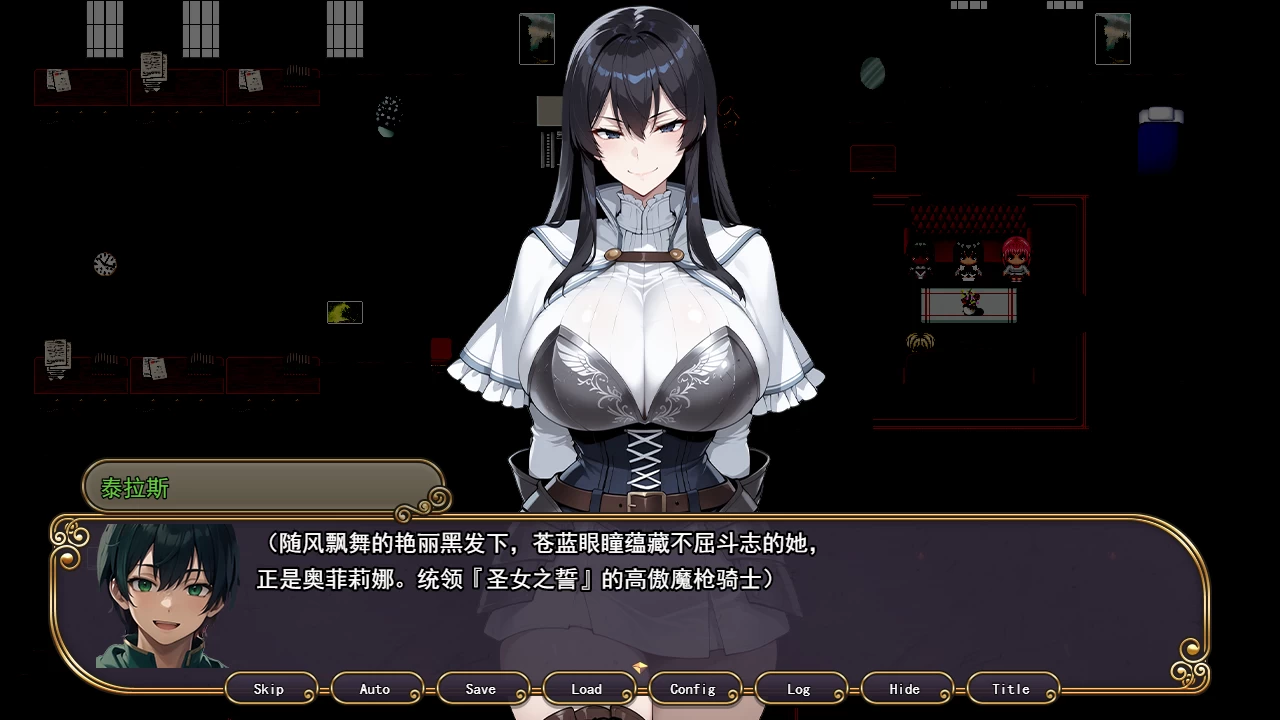View the message Log
Viewport: 1280px width, 720px height.
[800, 689]
